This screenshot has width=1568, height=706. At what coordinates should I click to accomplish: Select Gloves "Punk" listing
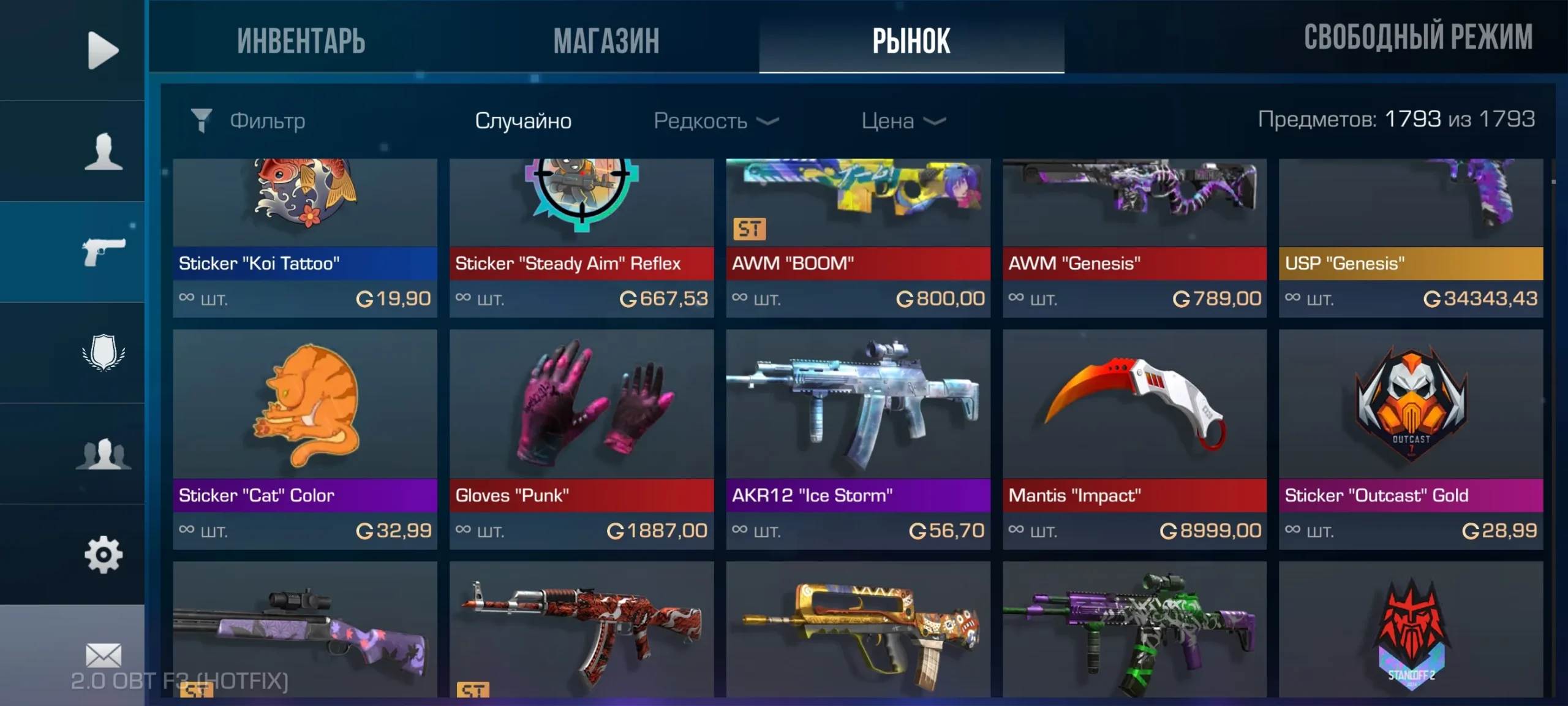tap(581, 438)
